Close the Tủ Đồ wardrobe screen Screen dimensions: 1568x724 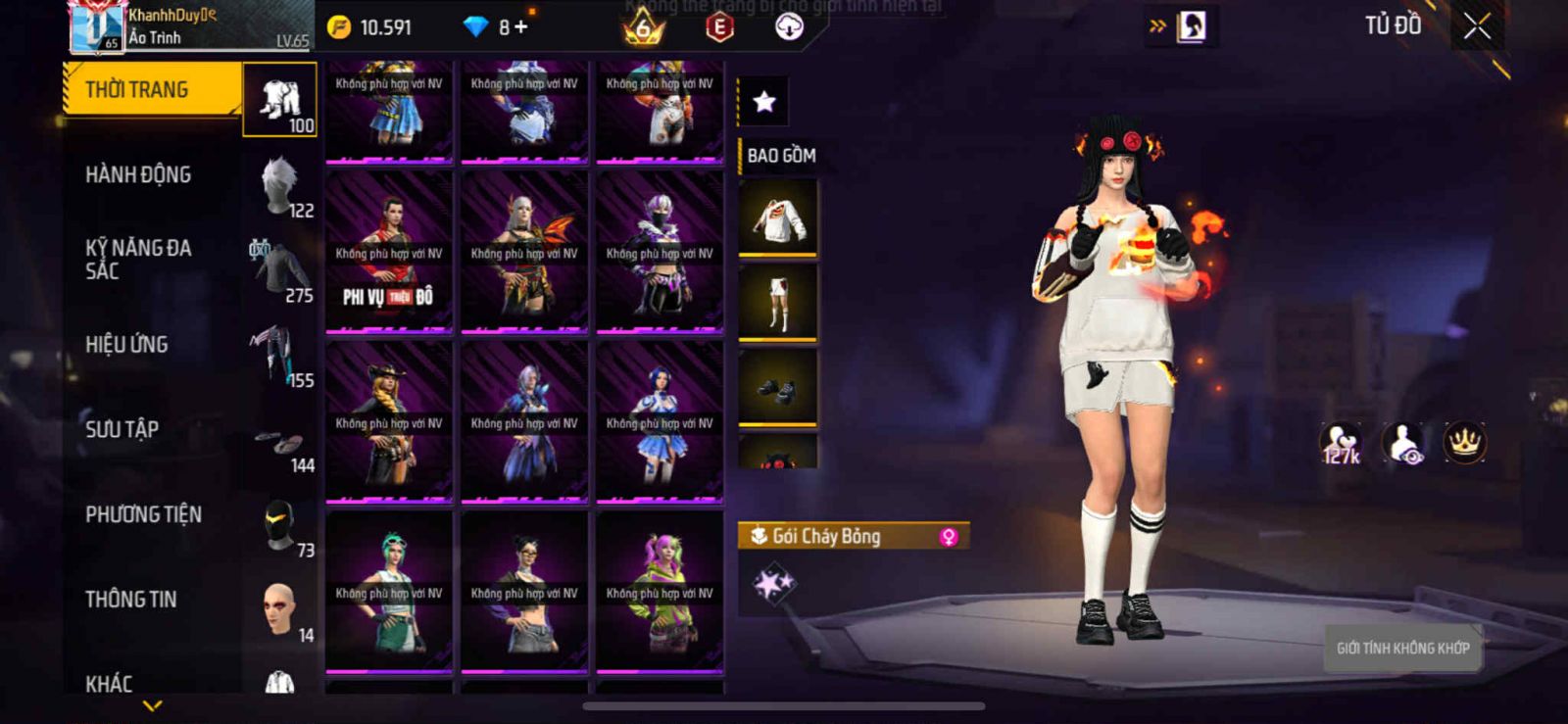[x=1477, y=26]
